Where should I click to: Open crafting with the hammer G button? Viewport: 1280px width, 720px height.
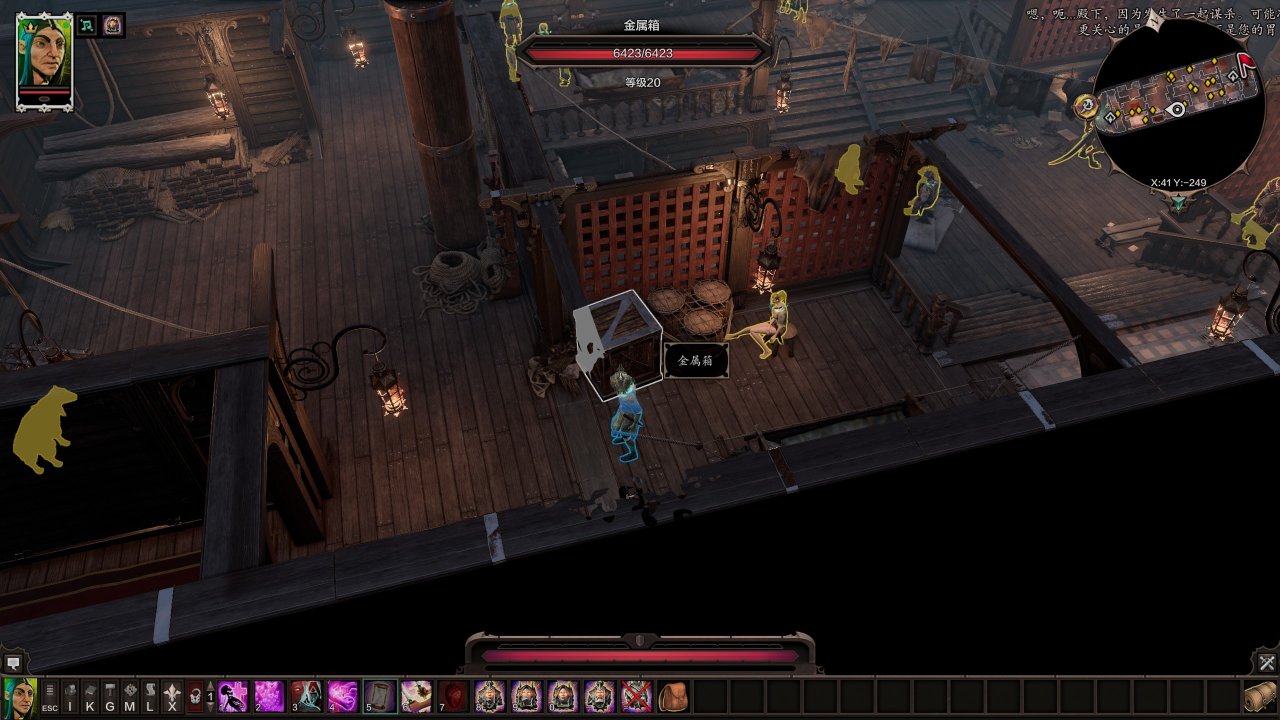110,696
